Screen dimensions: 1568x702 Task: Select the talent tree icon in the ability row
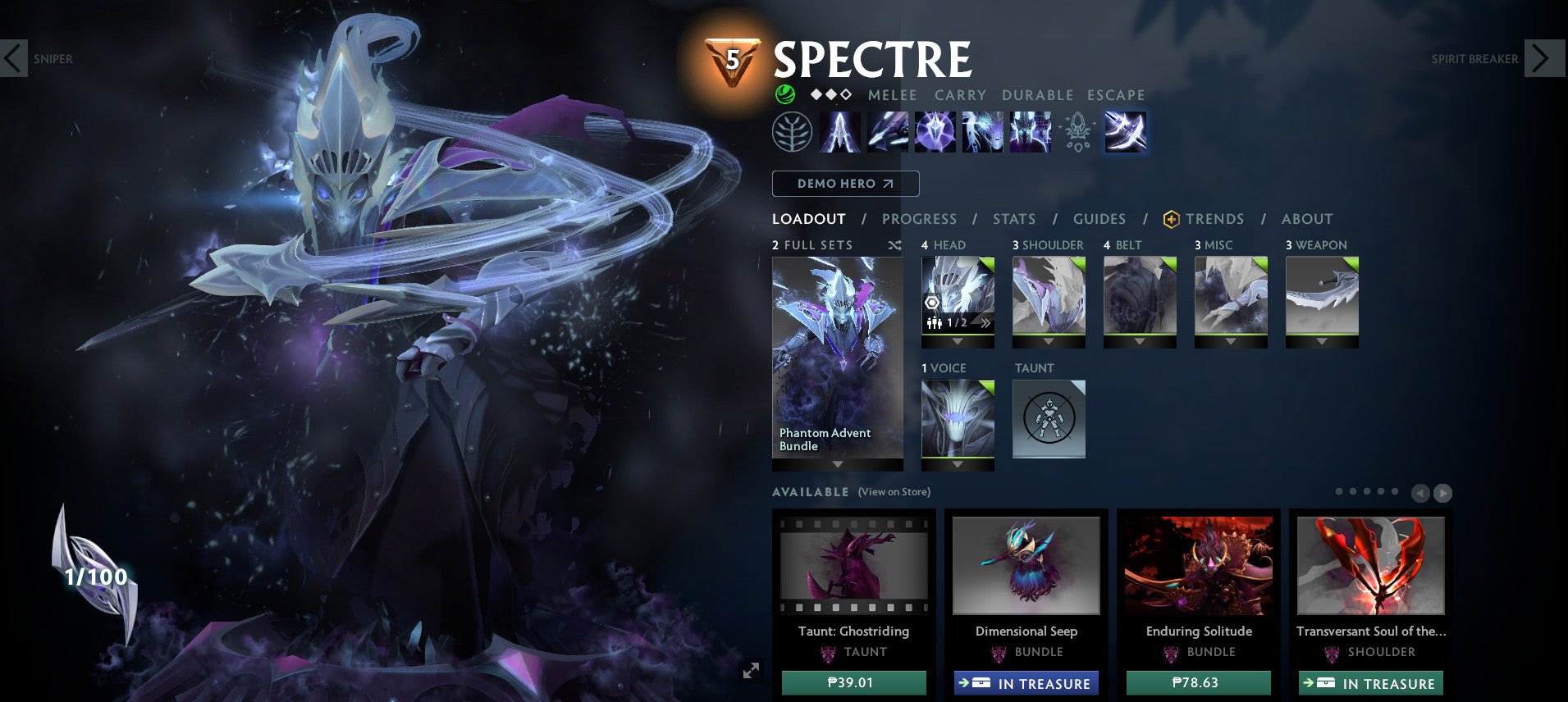coord(791,132)
